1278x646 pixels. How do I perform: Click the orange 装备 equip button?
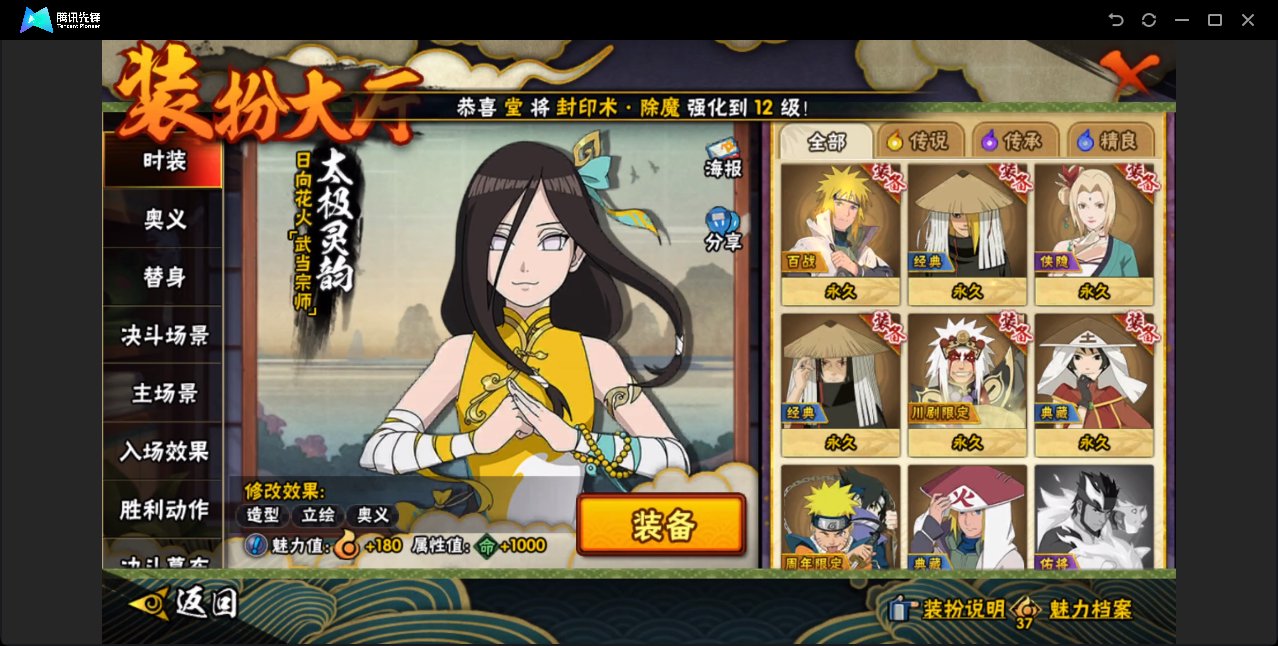point(661,525)
